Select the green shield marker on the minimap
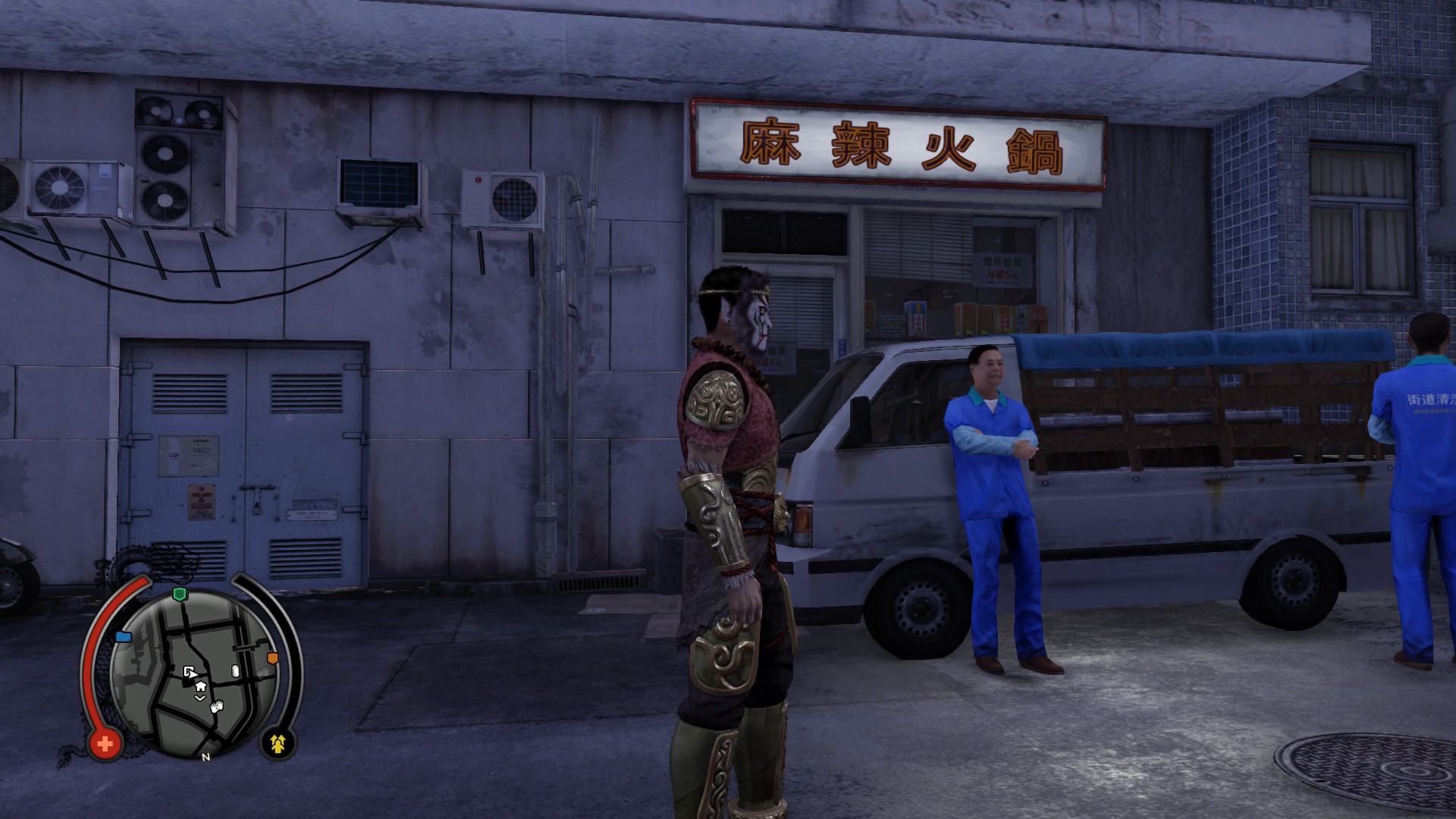 (180, 594)
